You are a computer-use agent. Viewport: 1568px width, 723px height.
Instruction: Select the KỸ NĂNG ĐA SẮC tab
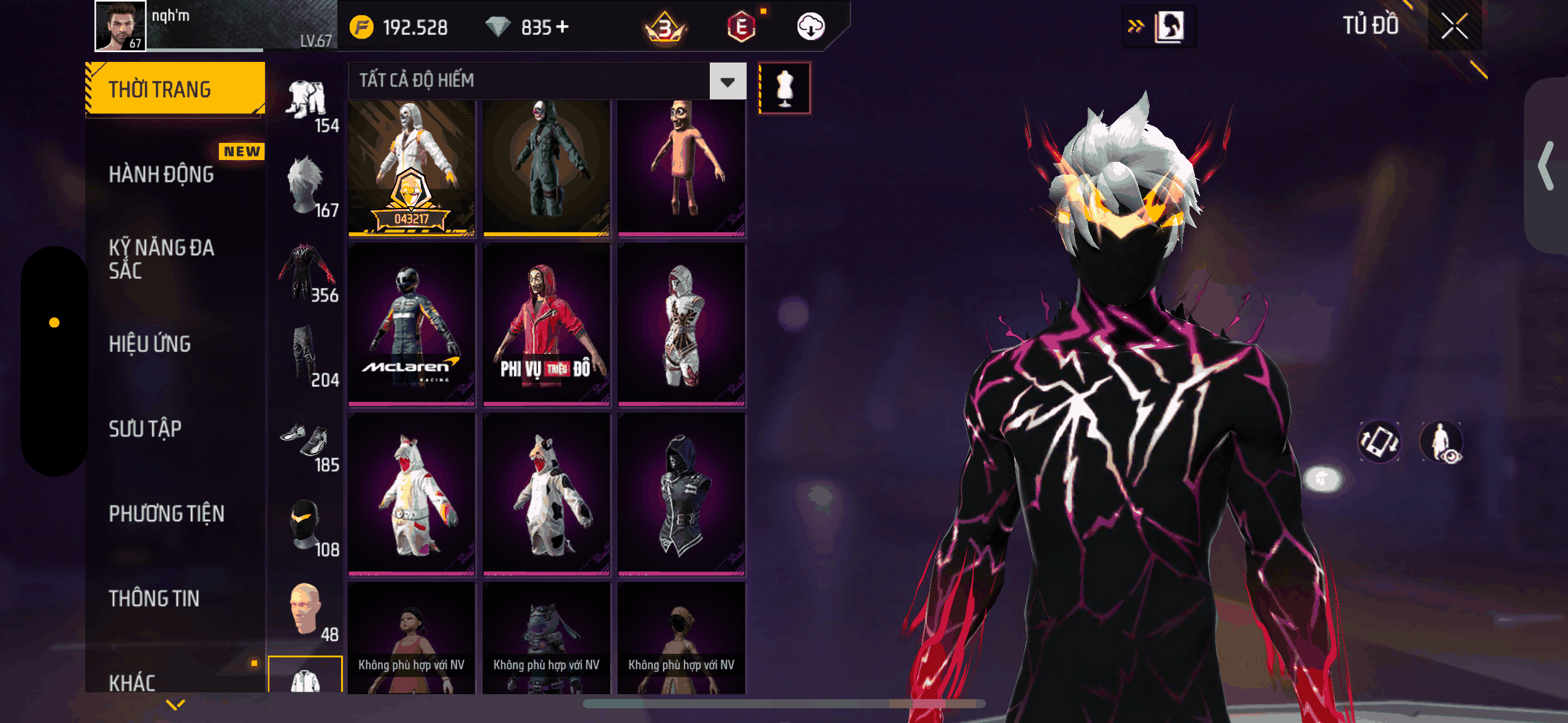161,259
